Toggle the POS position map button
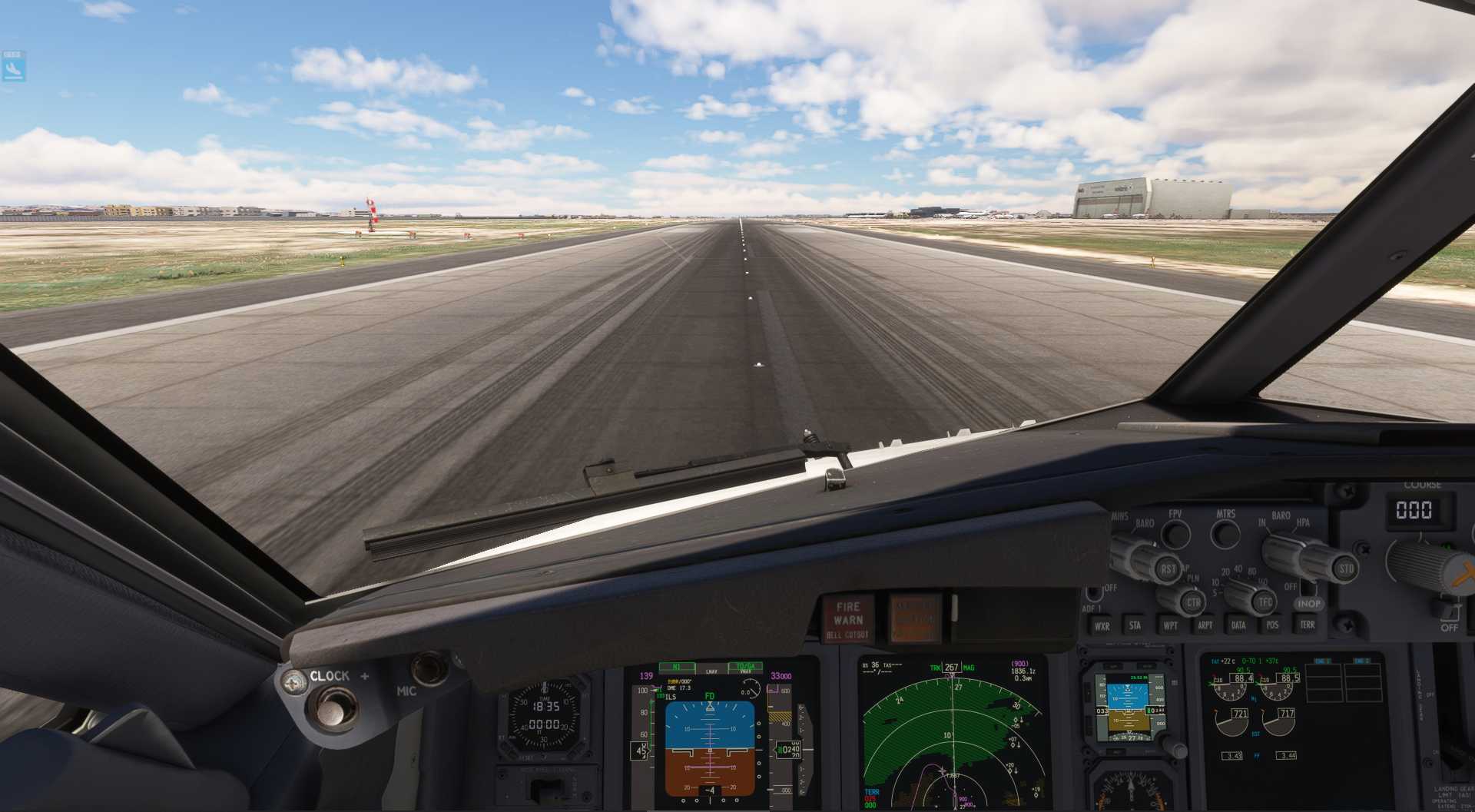 click(1272, 625)
